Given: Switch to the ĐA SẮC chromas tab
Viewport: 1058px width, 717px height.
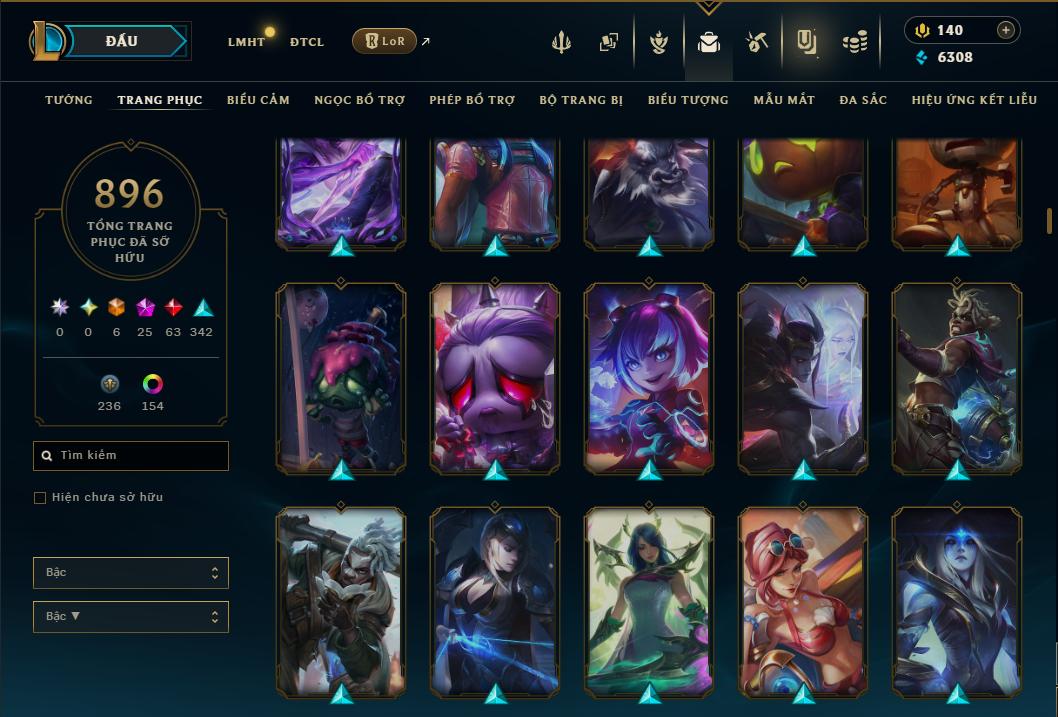Looking at the screenshot, I should pyautogui.click(x=863, y=100).
